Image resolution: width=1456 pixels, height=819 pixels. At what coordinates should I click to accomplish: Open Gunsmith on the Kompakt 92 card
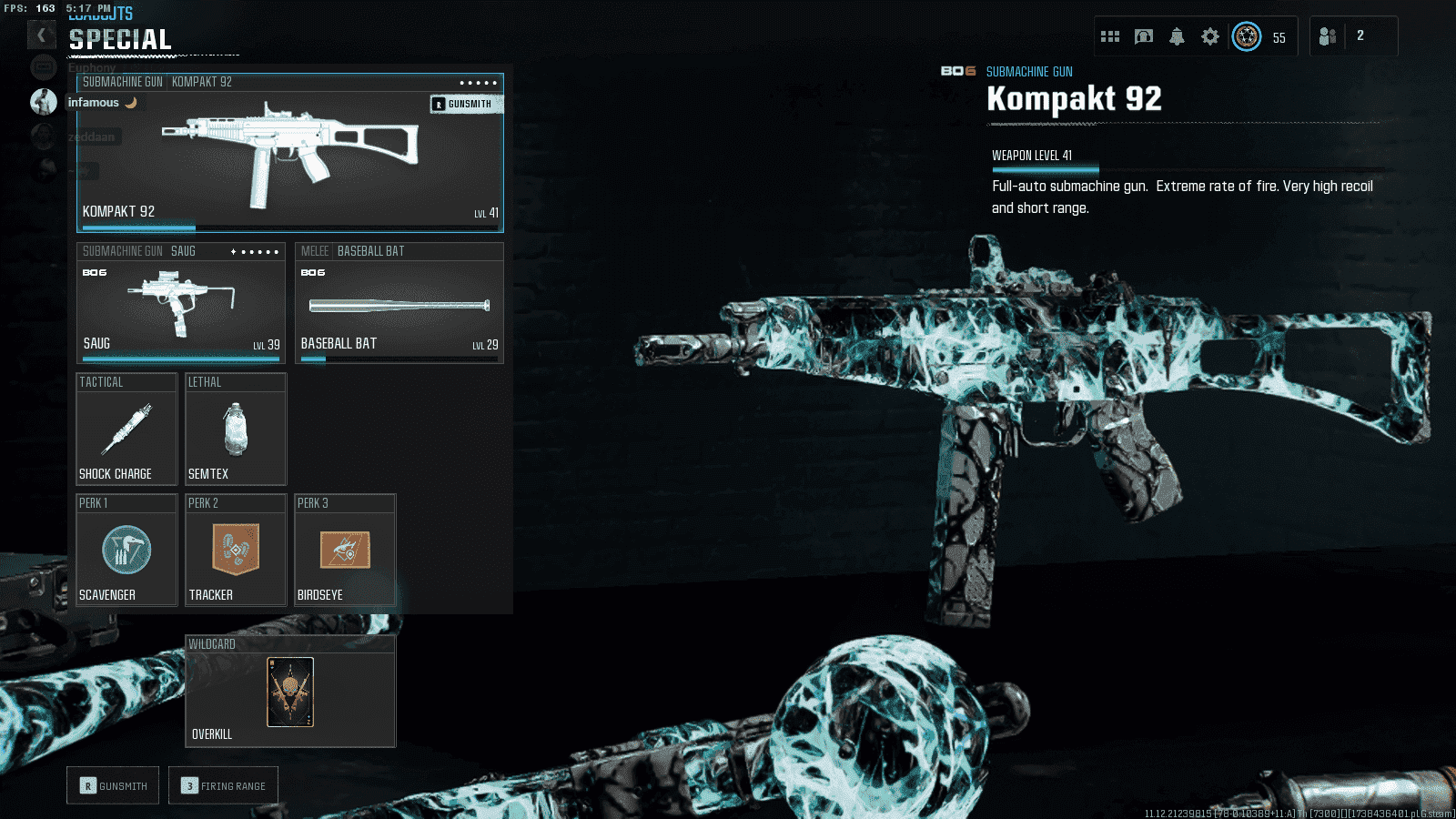pyautogui.click(x=463, y=104)
